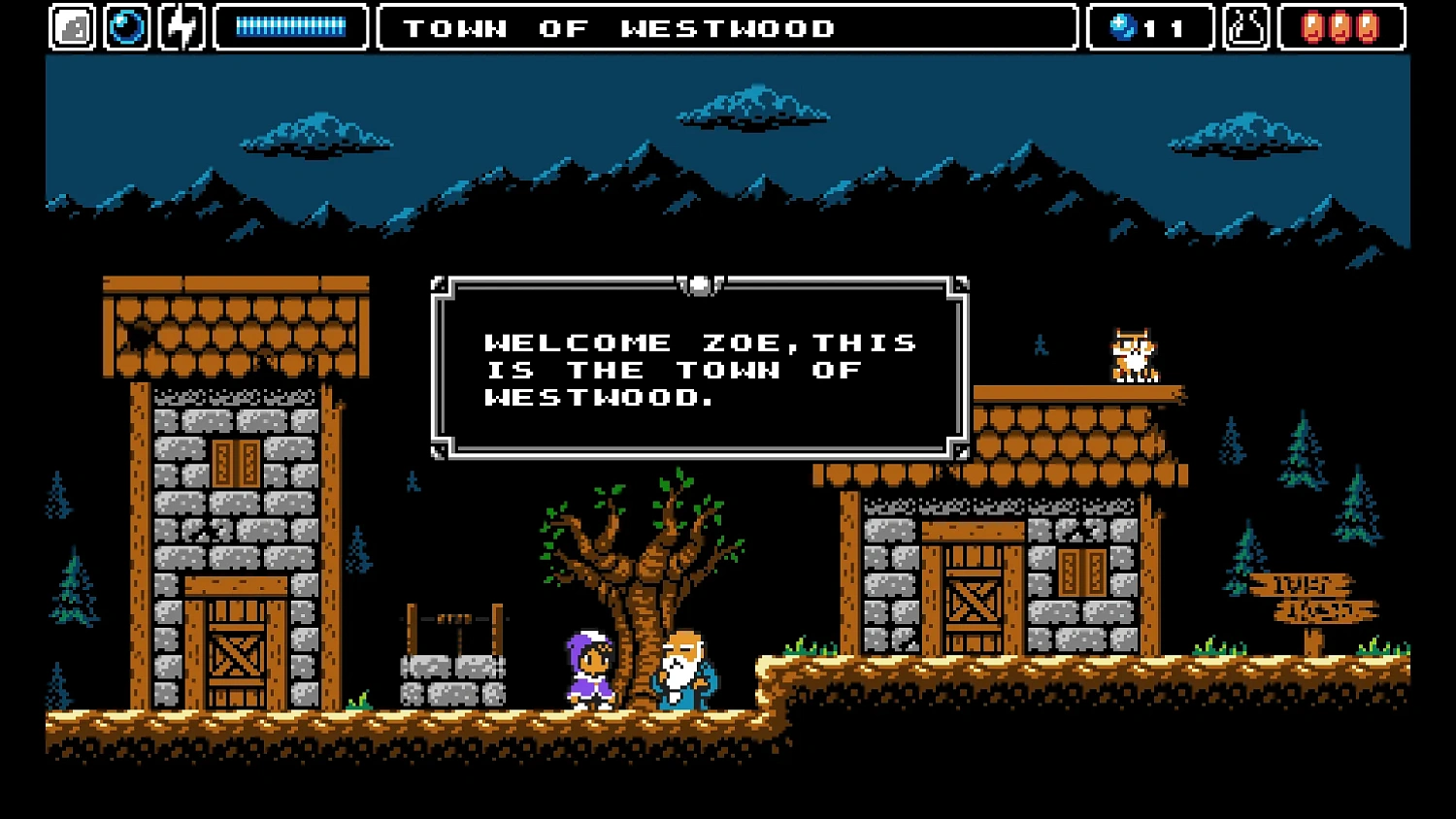Click the three red gems display
This screenshot has width=1456, height=819.
[x=1342, y=26]
